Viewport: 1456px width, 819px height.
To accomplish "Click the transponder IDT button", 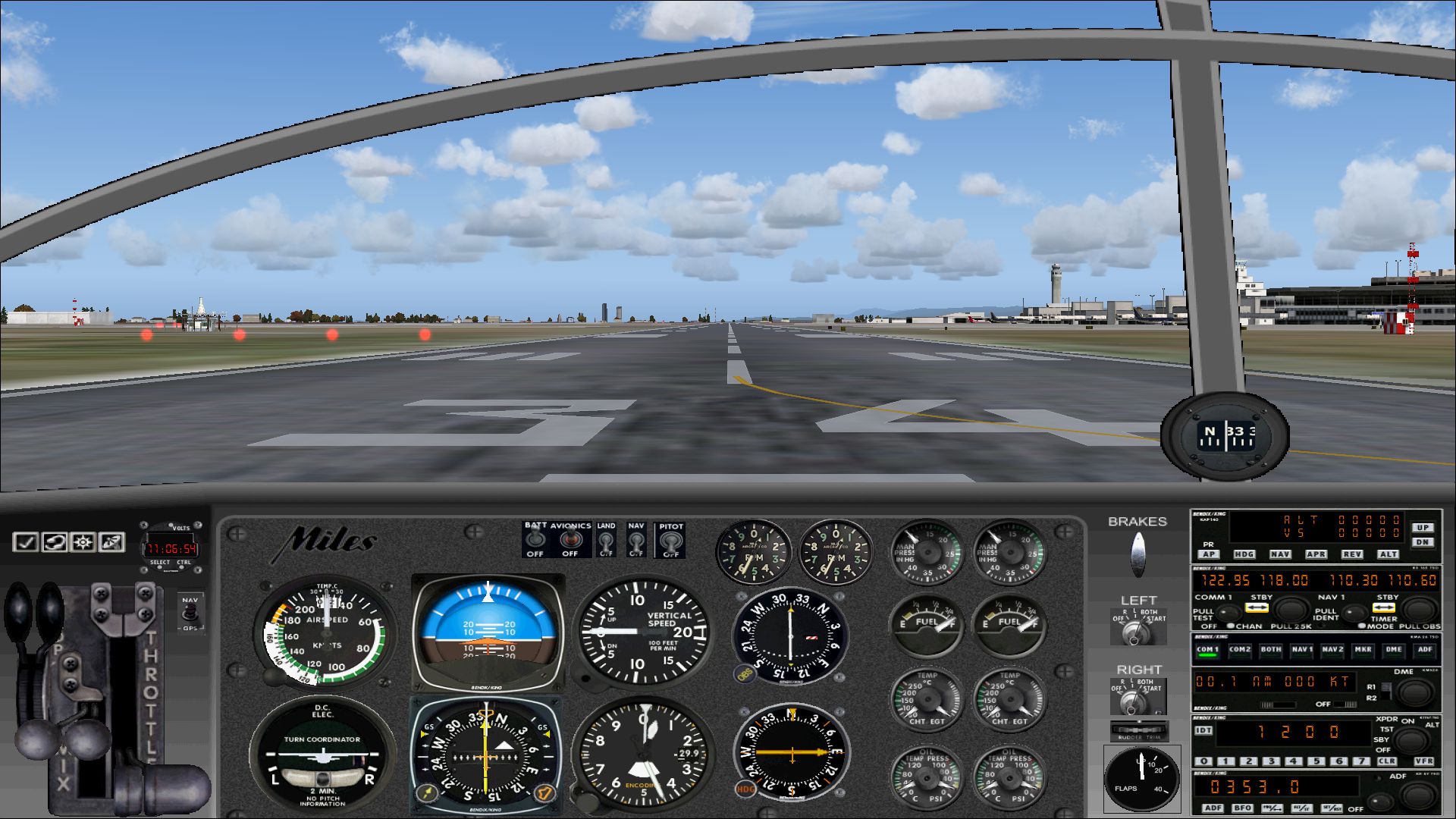I will click(1203, 730).
